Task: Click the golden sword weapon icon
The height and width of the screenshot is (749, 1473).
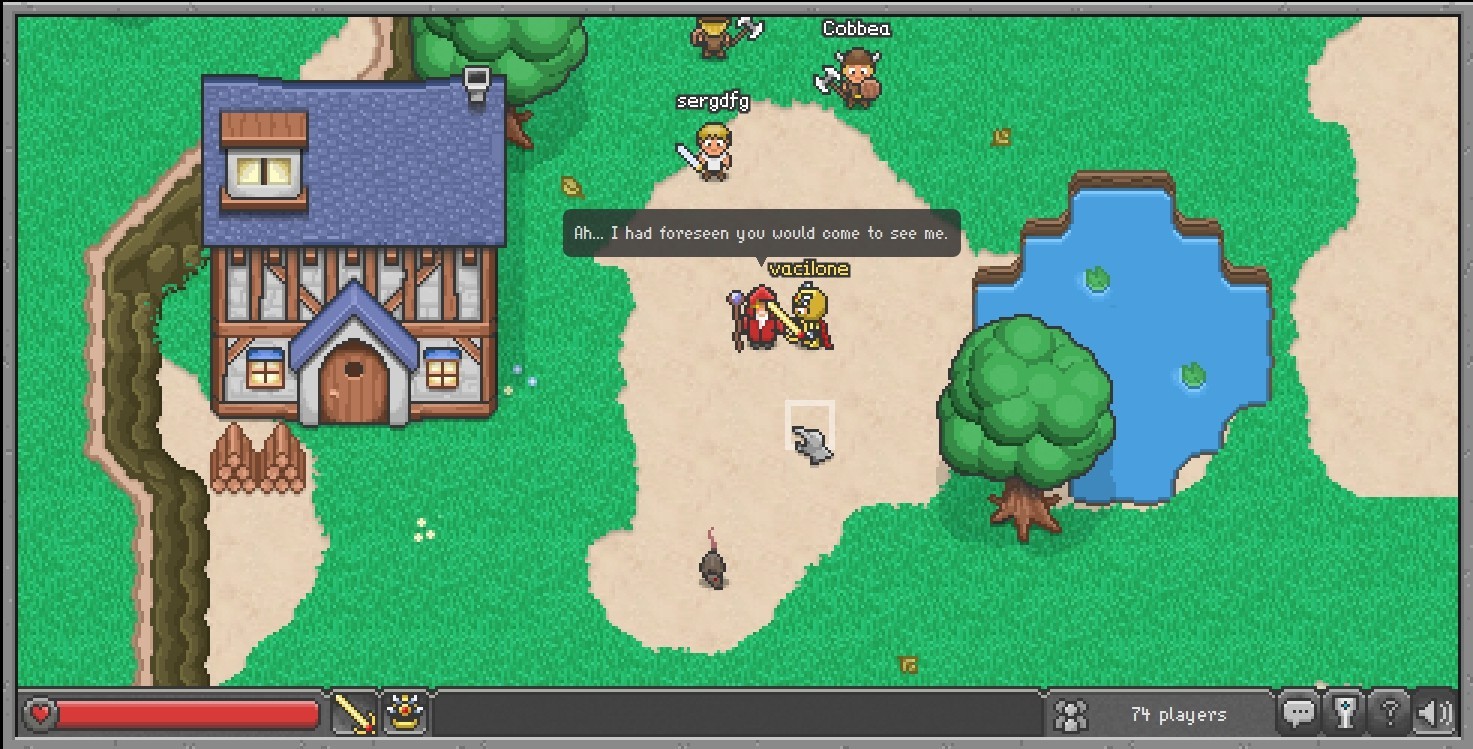Action: [353, 713]
